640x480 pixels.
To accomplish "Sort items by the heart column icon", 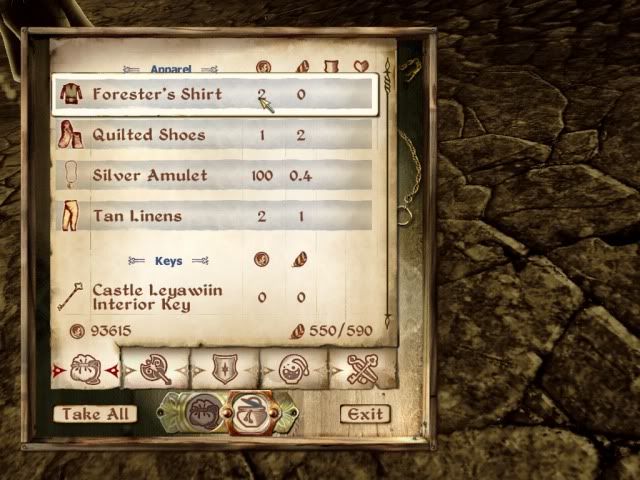I will pyautogui.click(x=361, y=67).
